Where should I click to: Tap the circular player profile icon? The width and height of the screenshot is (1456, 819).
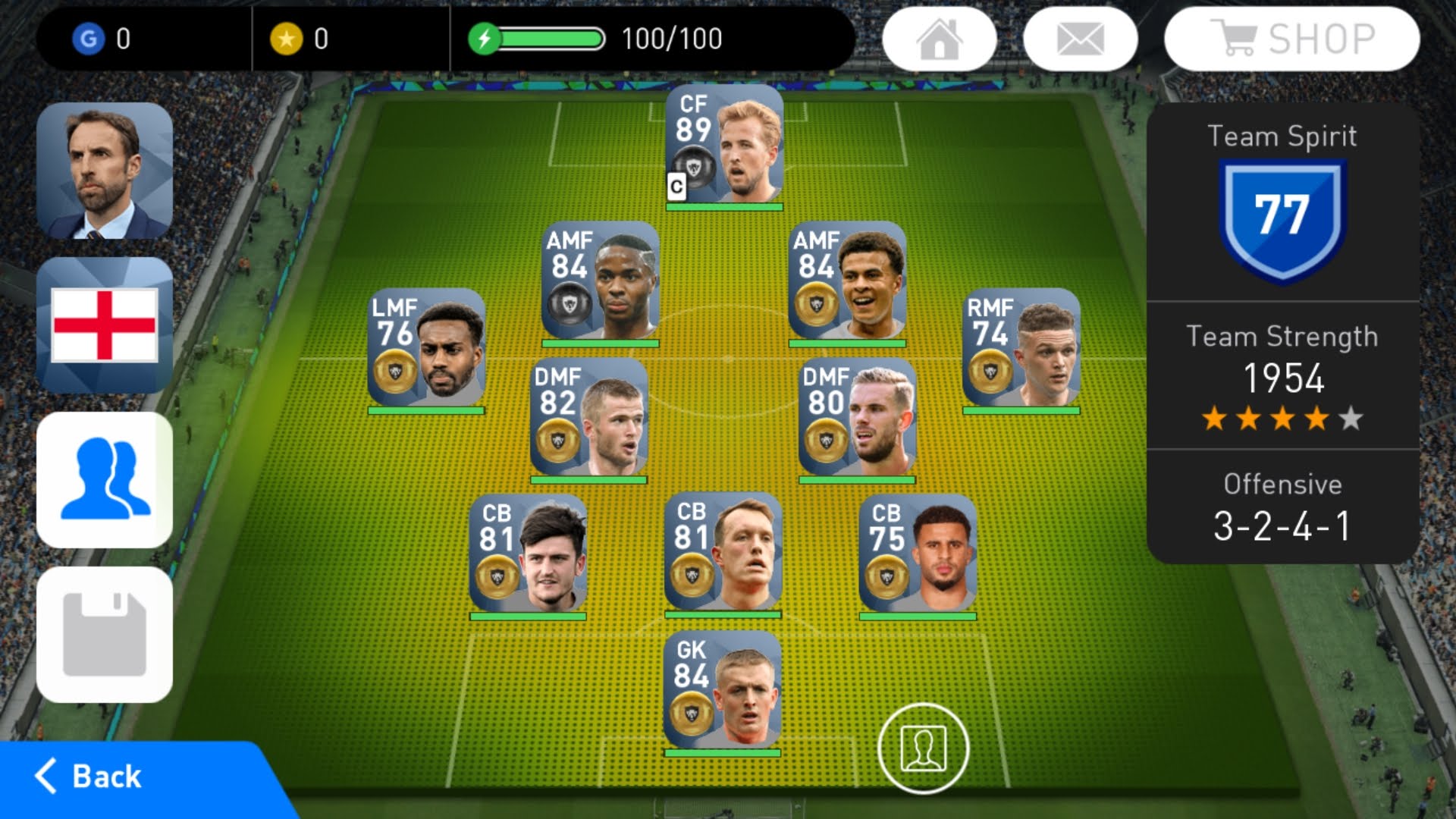click(x=923, y=748)
